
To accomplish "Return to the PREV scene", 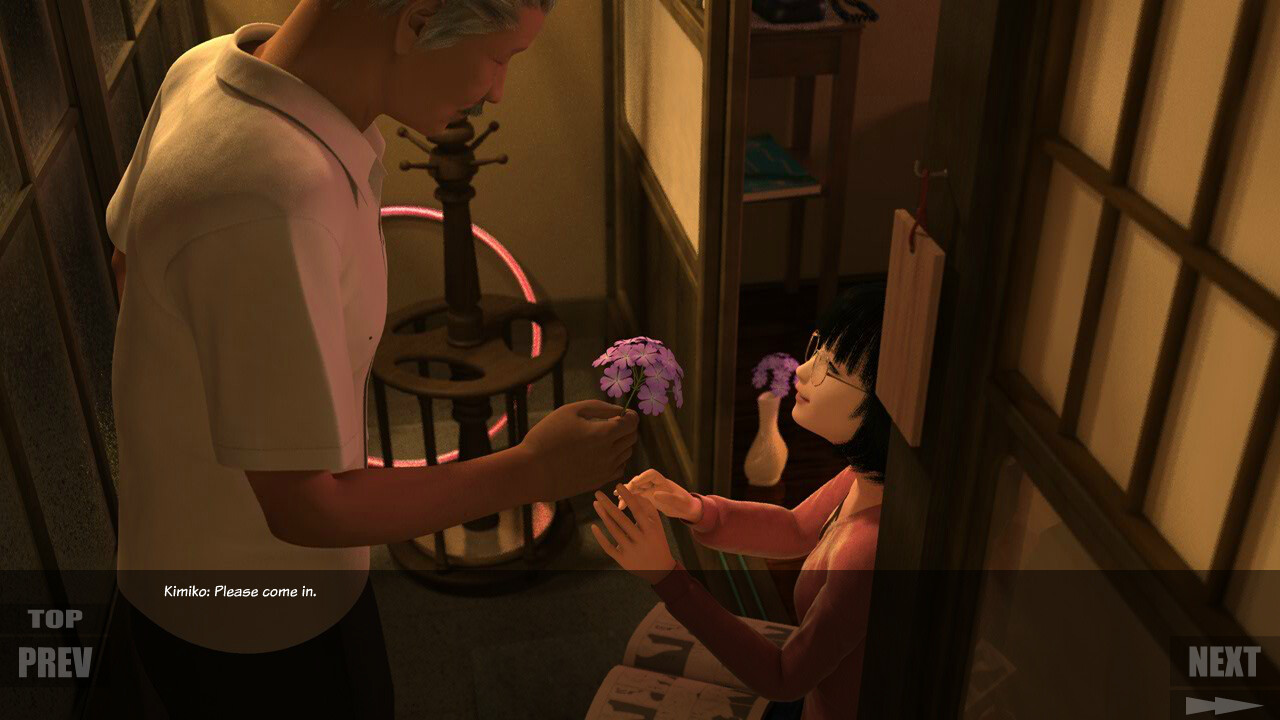I will (x=55, y=662).
